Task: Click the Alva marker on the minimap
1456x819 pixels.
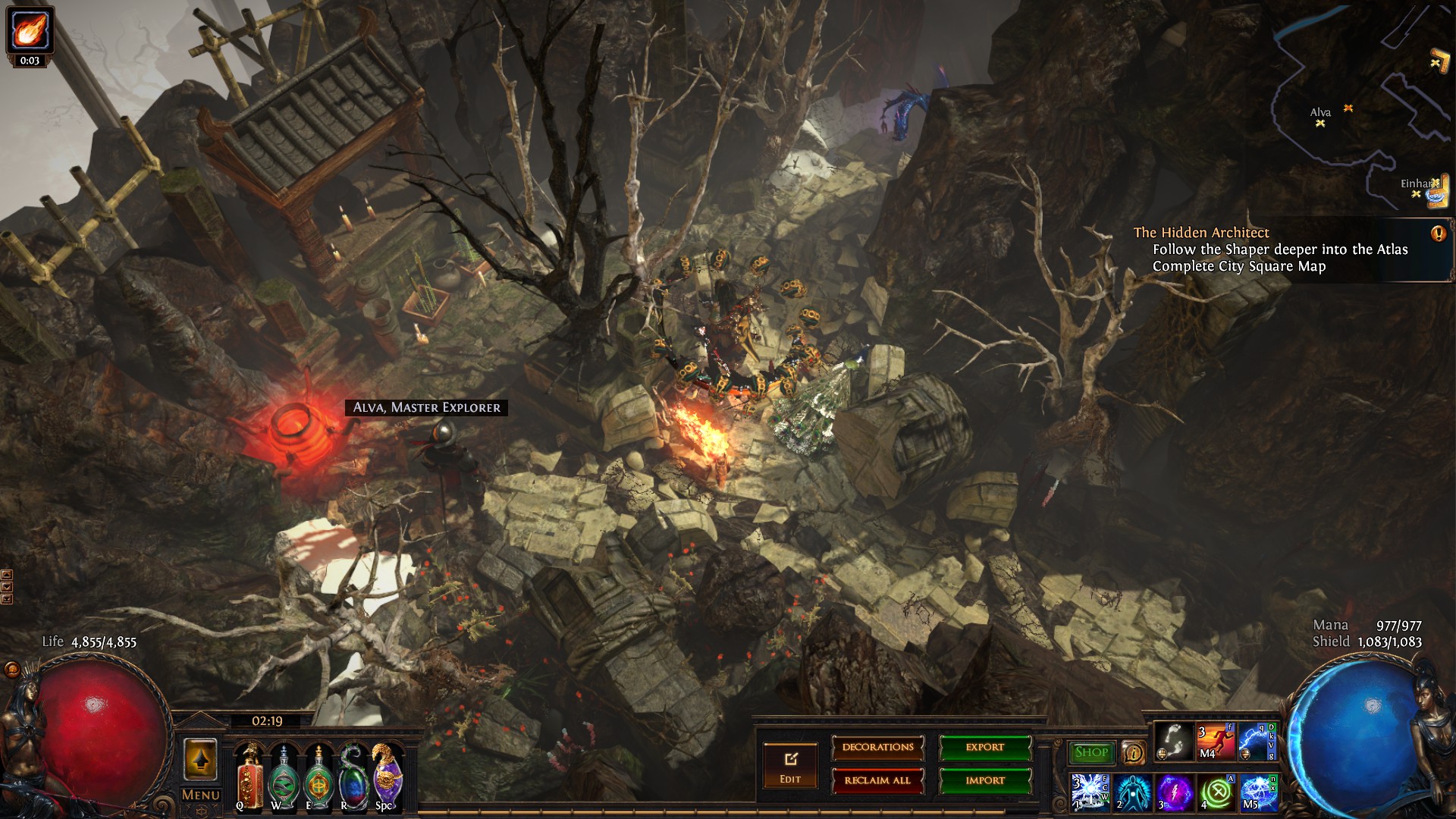Action: (x=1320, y=123)
